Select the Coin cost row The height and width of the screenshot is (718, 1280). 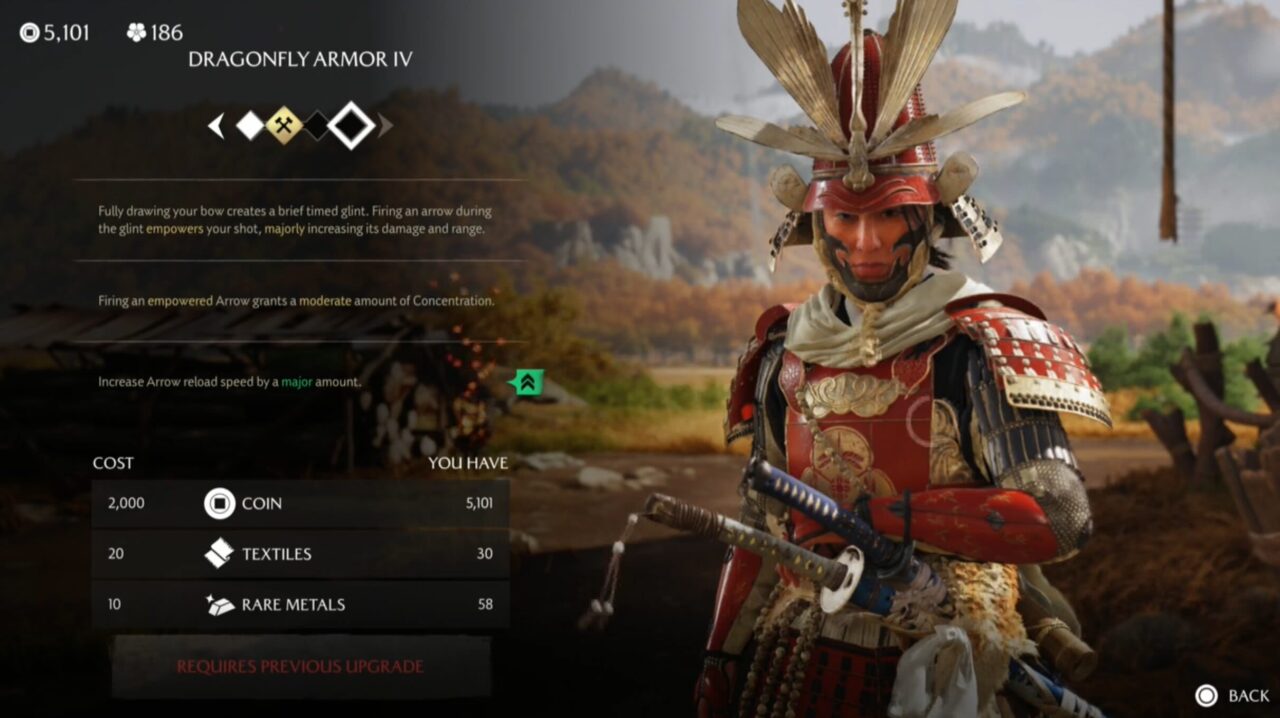[300, 503]
